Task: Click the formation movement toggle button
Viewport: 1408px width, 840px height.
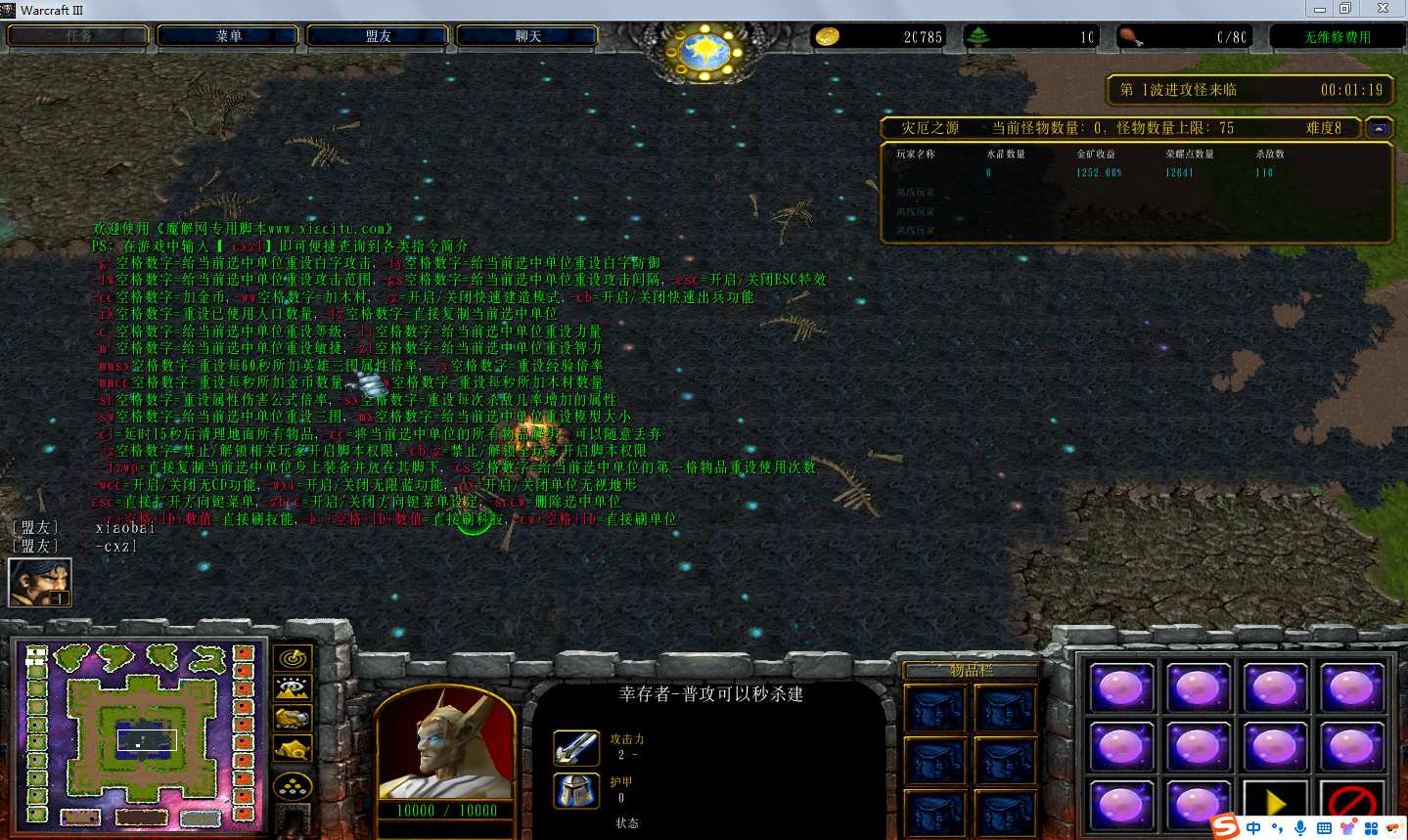Action: 293,784
